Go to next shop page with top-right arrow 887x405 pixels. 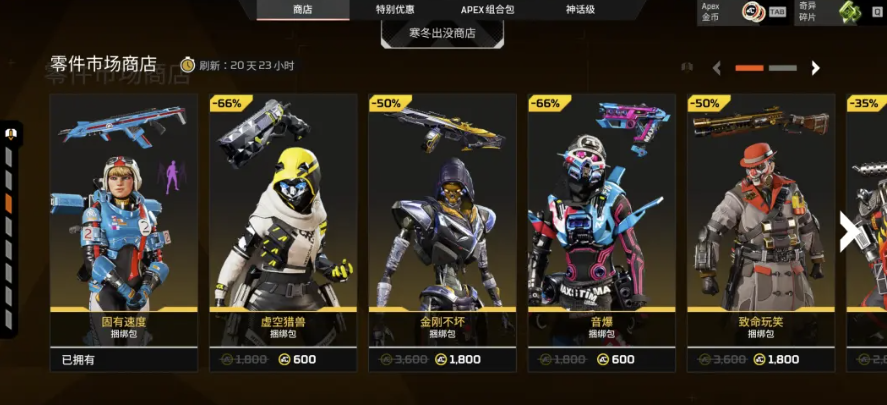tap(815, 68)
